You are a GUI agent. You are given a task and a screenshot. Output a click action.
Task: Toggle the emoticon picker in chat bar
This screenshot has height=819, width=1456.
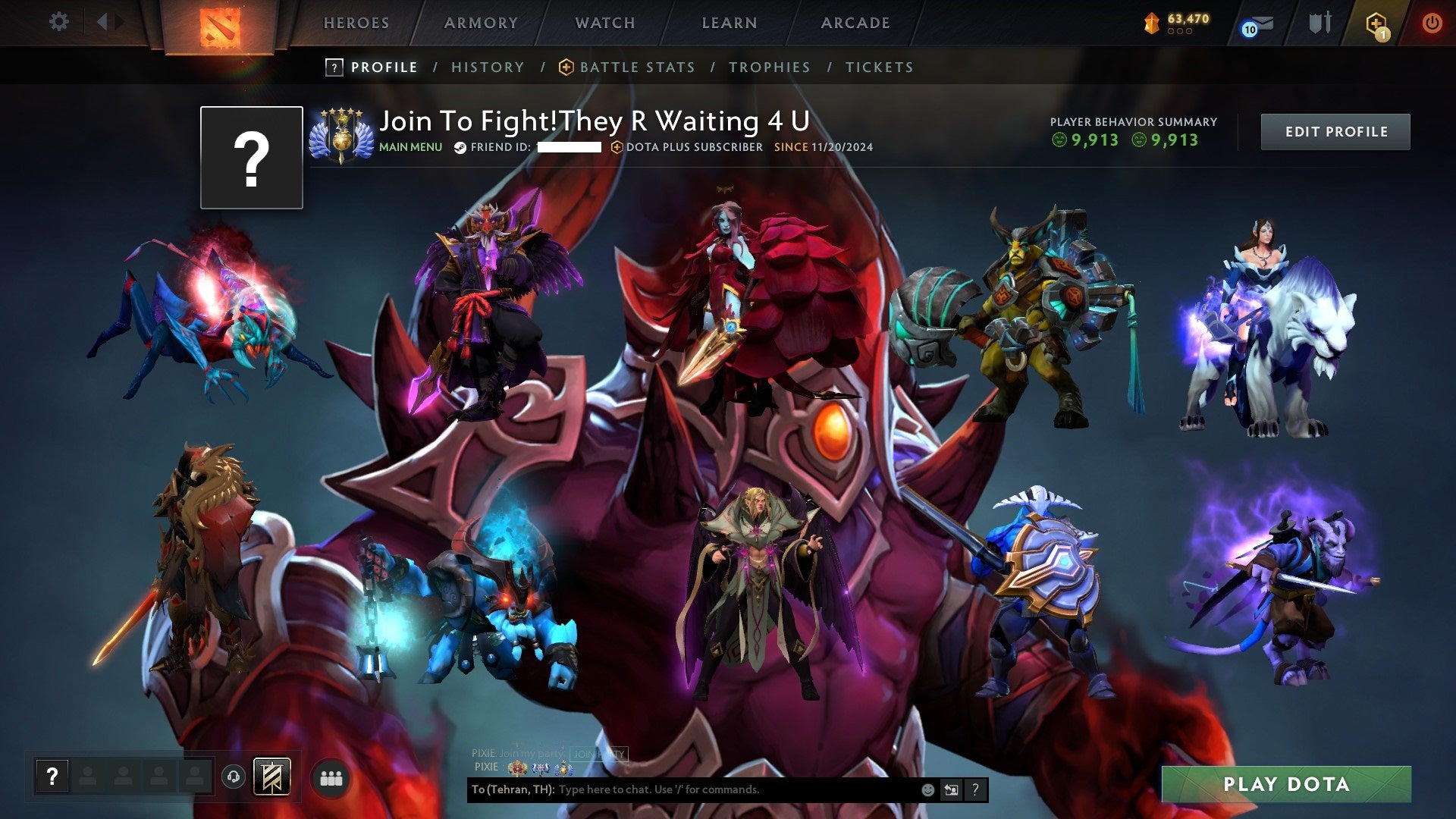(927, 789)
